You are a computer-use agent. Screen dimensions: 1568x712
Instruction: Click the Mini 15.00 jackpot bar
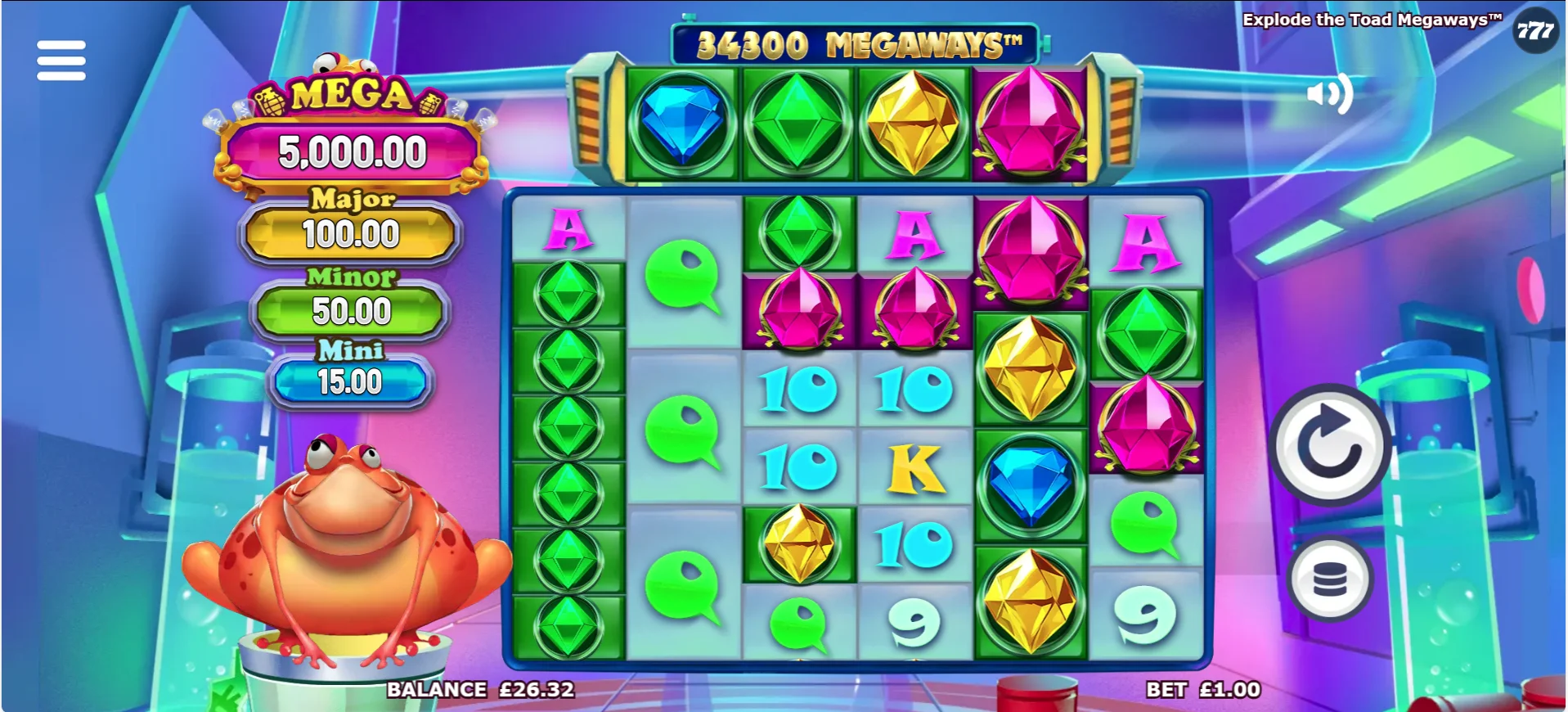(350, 381)
